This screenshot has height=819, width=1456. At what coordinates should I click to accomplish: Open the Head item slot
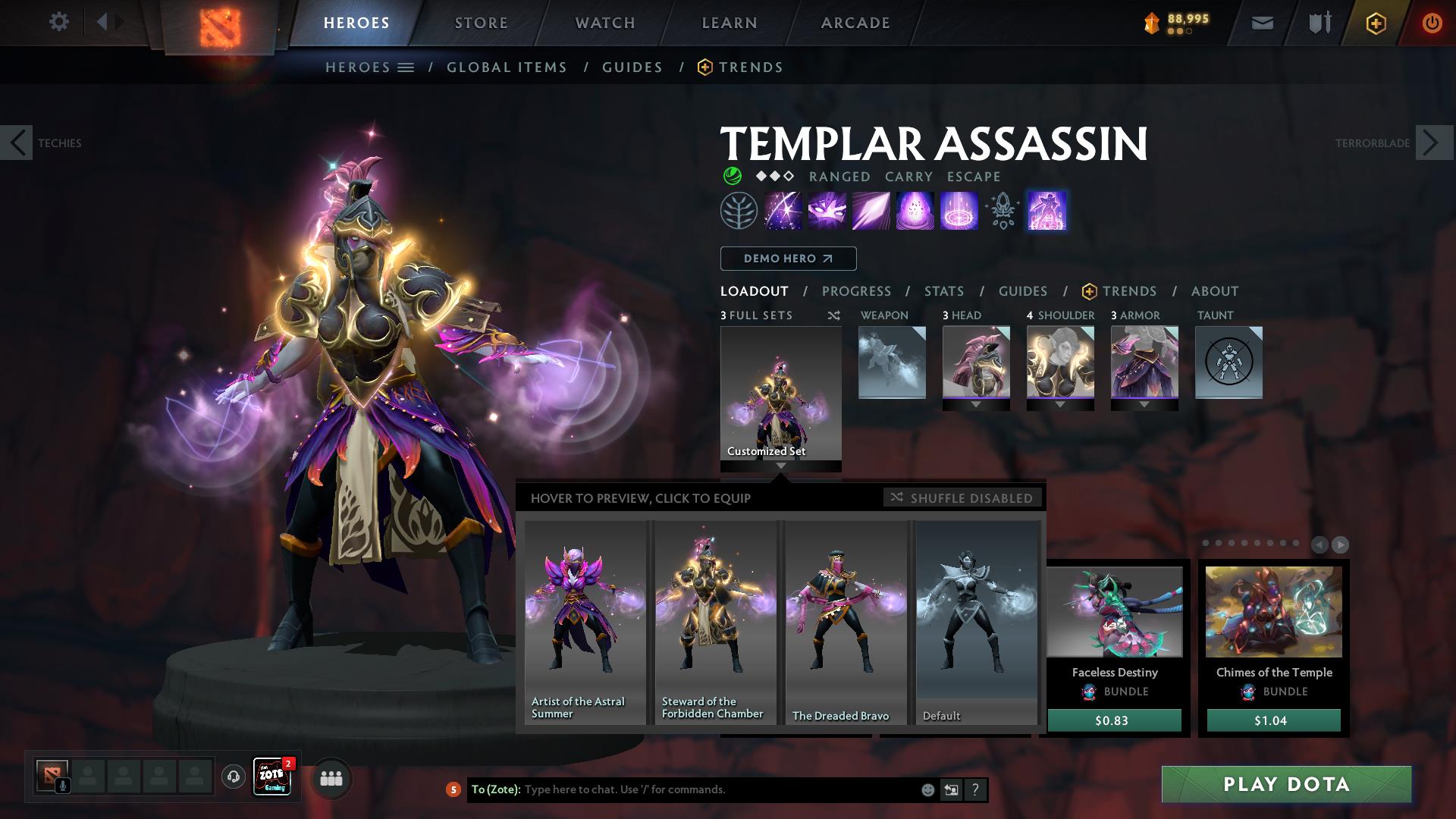(975, 362)
